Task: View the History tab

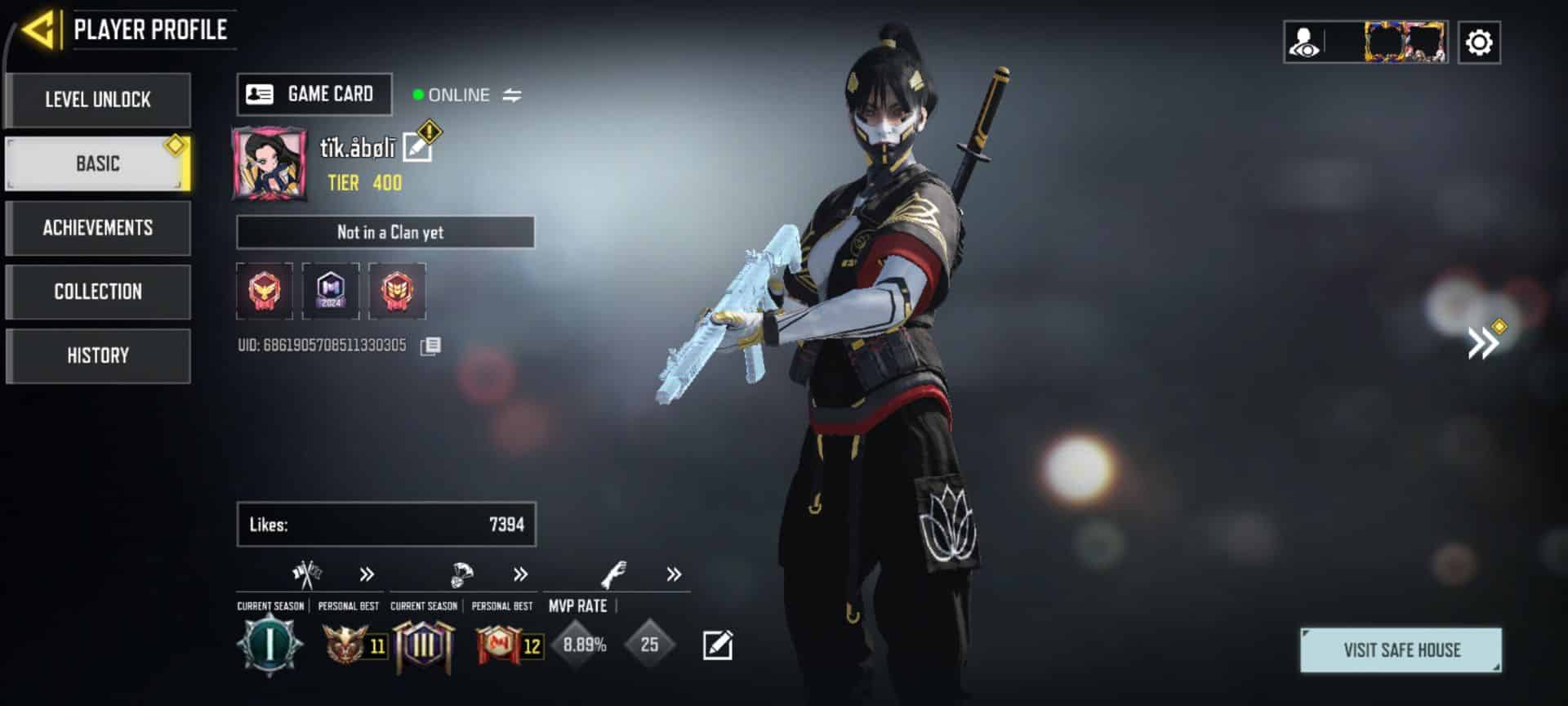Action: (98, 355)
